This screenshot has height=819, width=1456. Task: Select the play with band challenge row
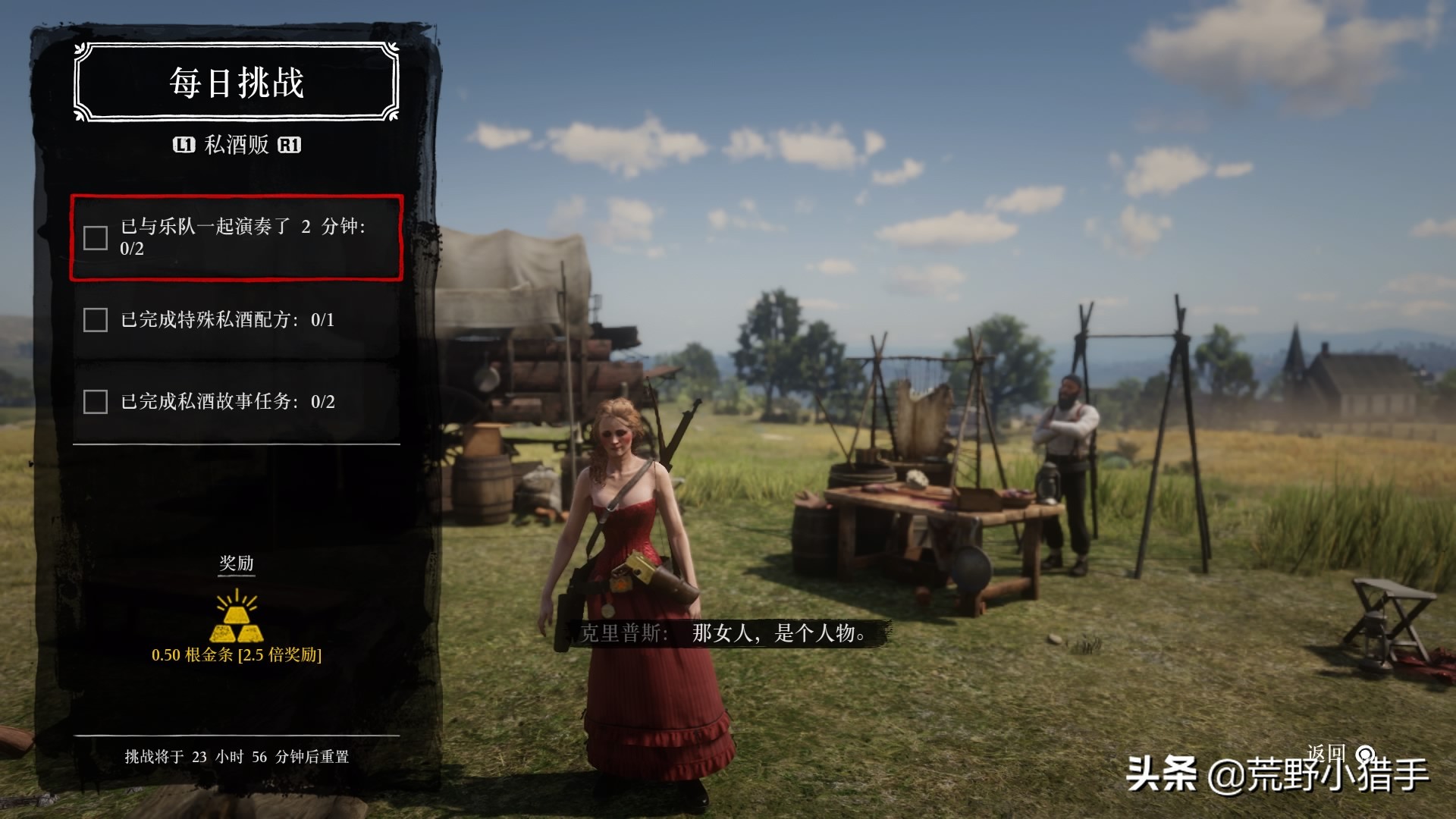tap(237, 237)
